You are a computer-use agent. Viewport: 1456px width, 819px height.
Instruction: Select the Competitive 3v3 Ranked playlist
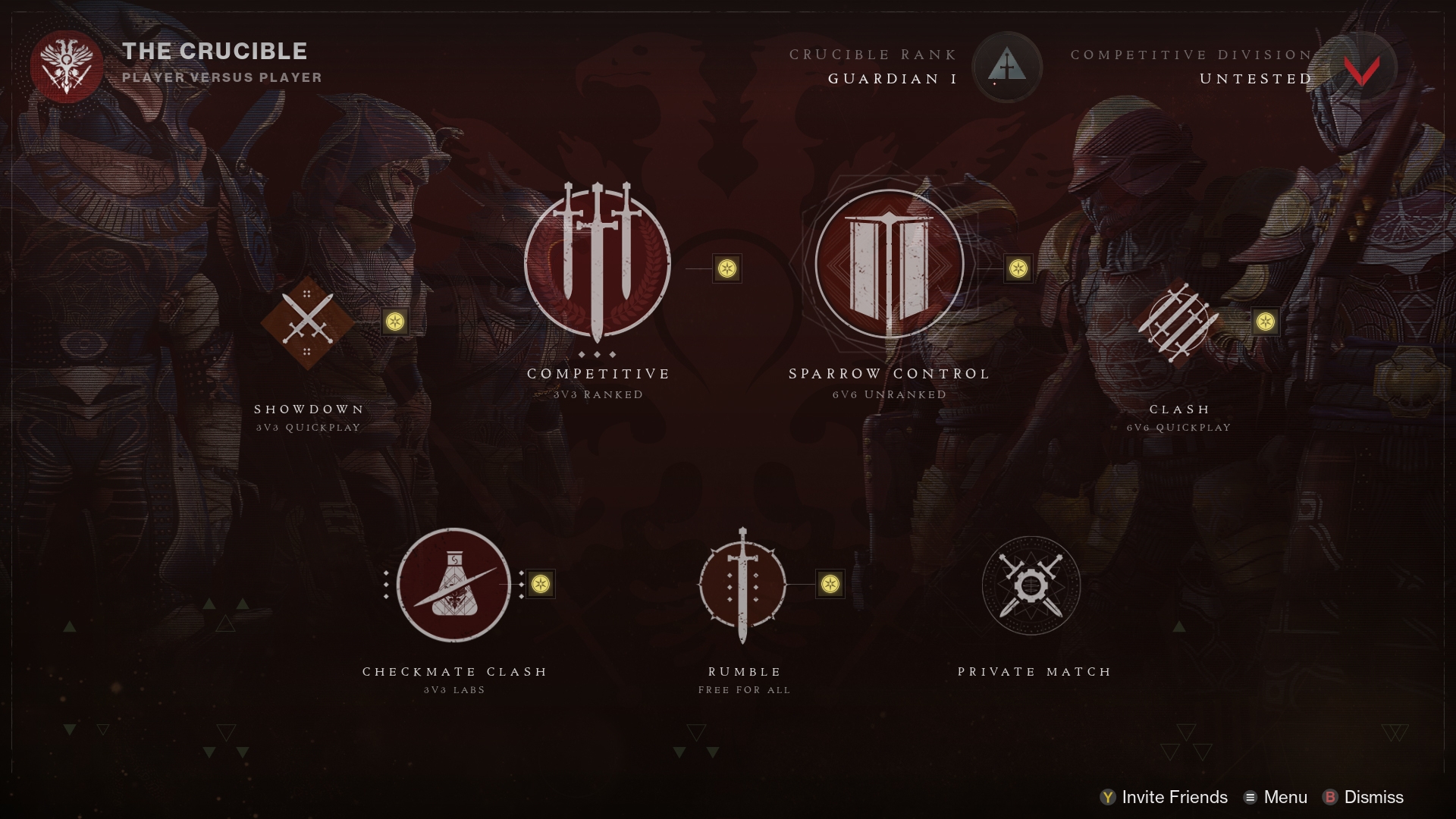[598, 264]
